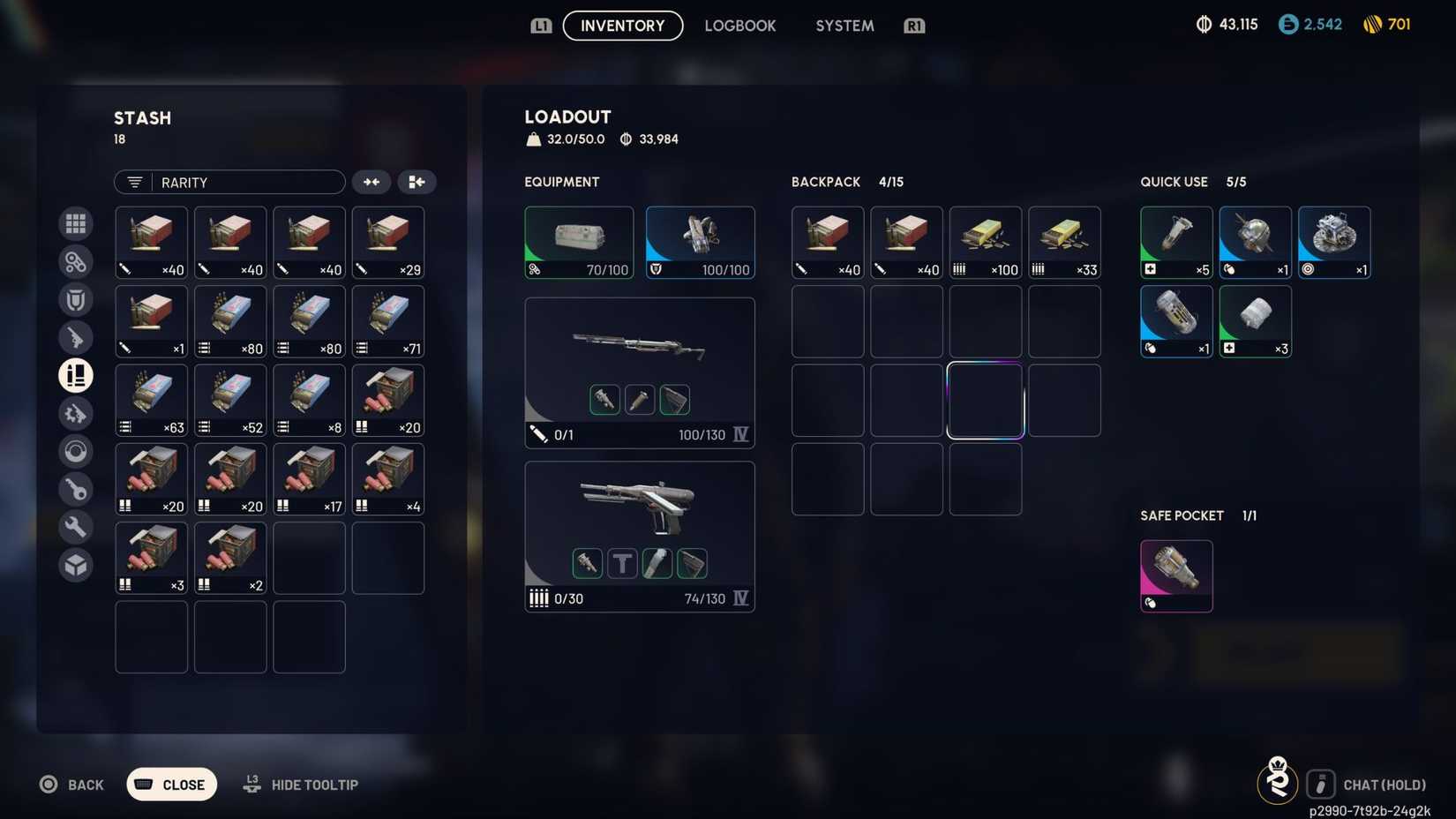The width and height of the screenshot is (1456, 819).
Task: Open the Rarity sort dropdown
Action: (229, 182)
